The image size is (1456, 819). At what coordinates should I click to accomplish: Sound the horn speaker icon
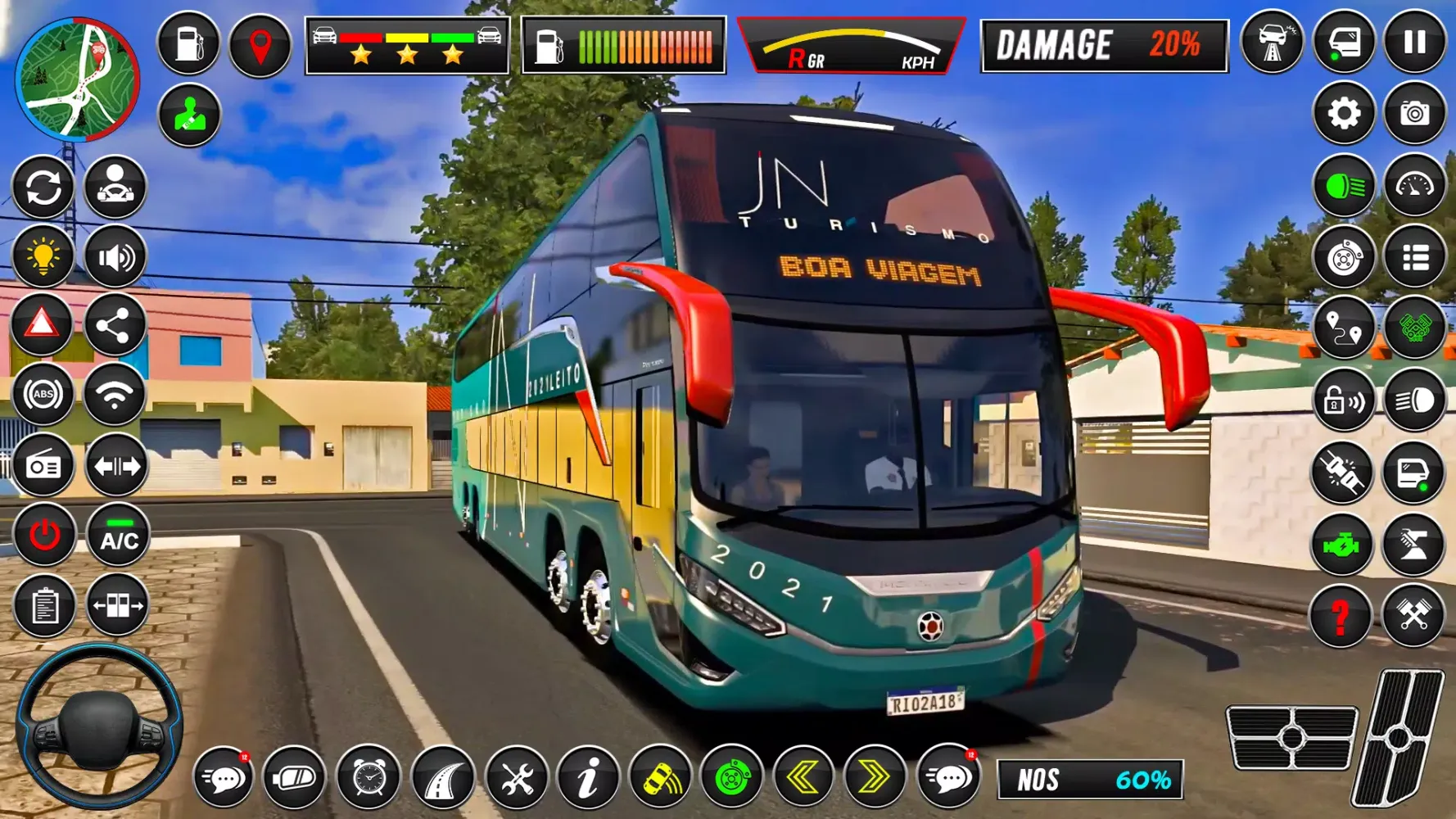coord(115,257)
